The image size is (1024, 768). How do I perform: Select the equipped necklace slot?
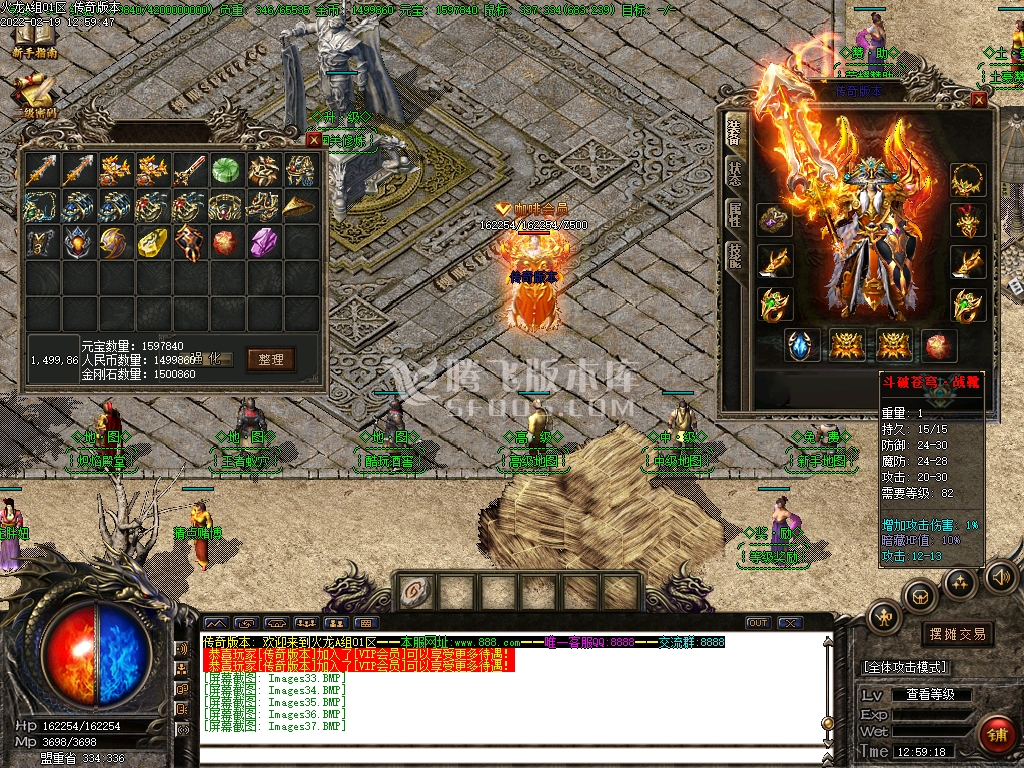[968, 180]
